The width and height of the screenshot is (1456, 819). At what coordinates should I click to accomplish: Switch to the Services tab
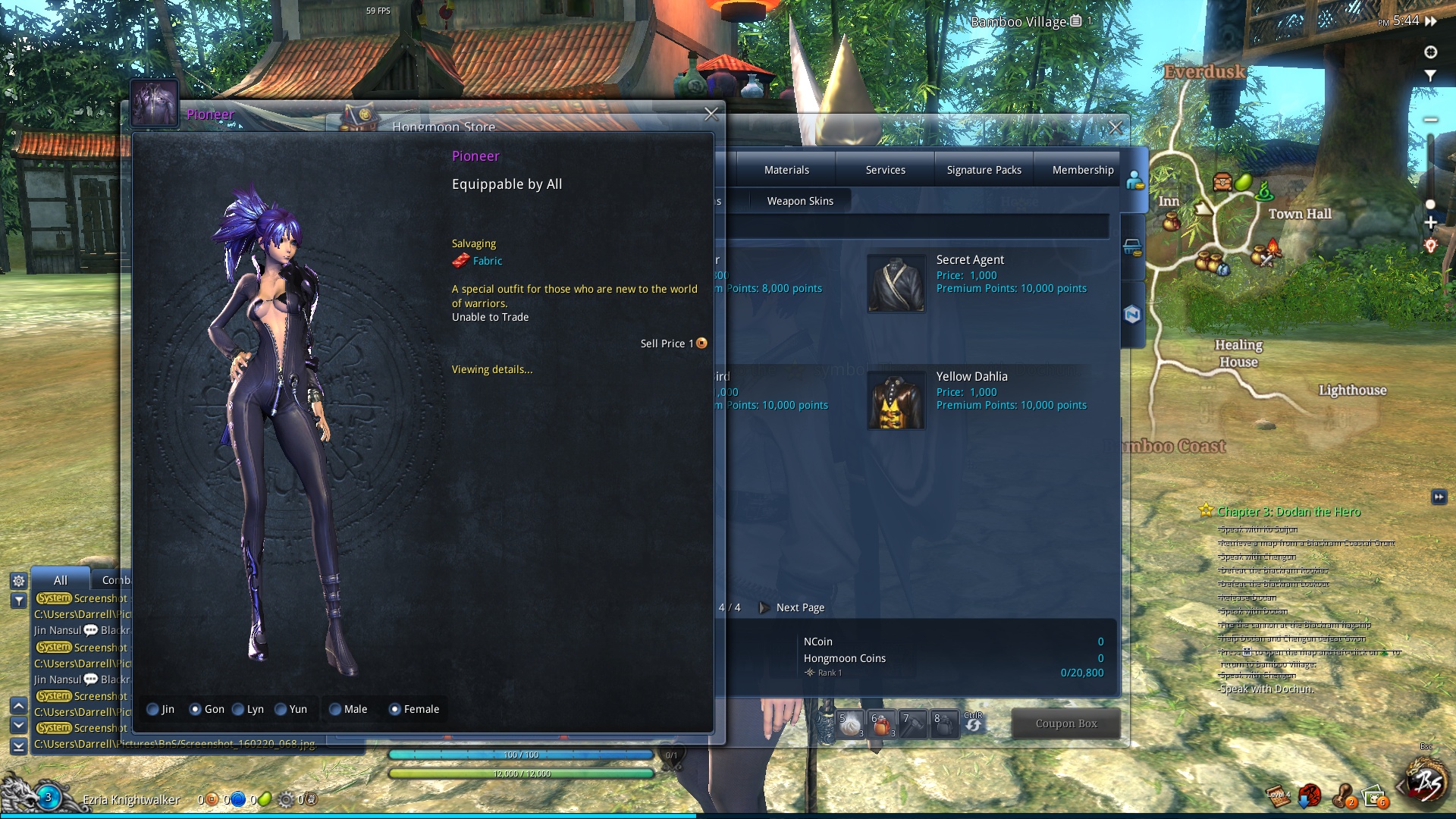[885, 170]
